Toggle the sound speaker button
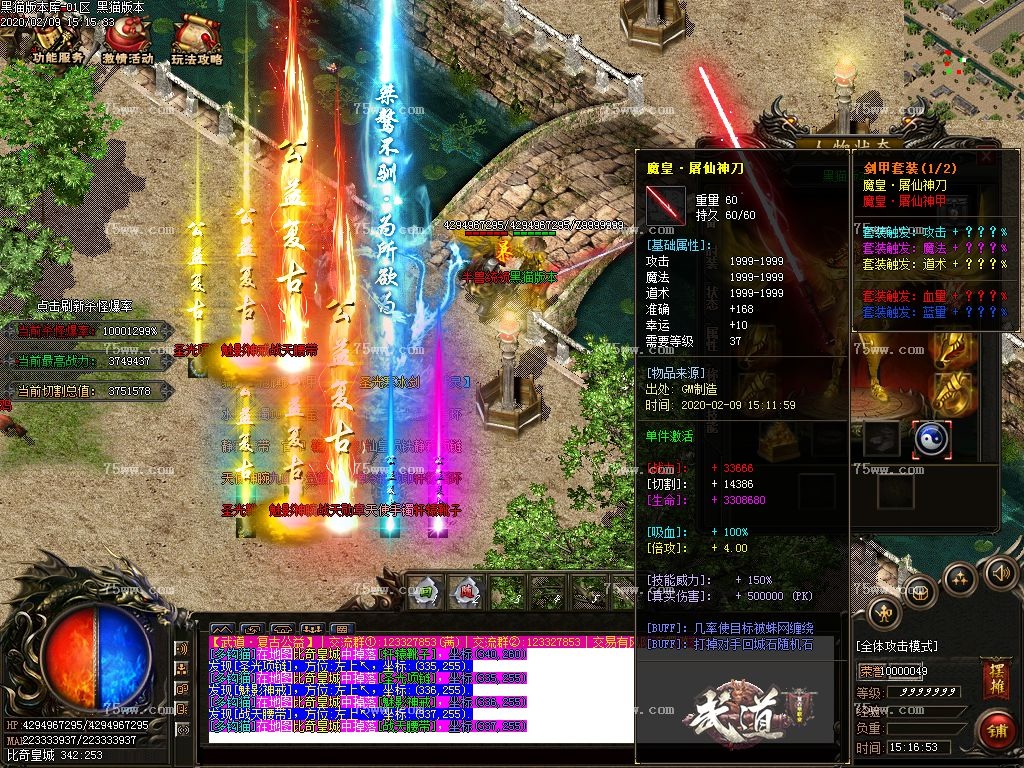The image size is (1024, 768). pyautogui.click(x=1001, y=573)
